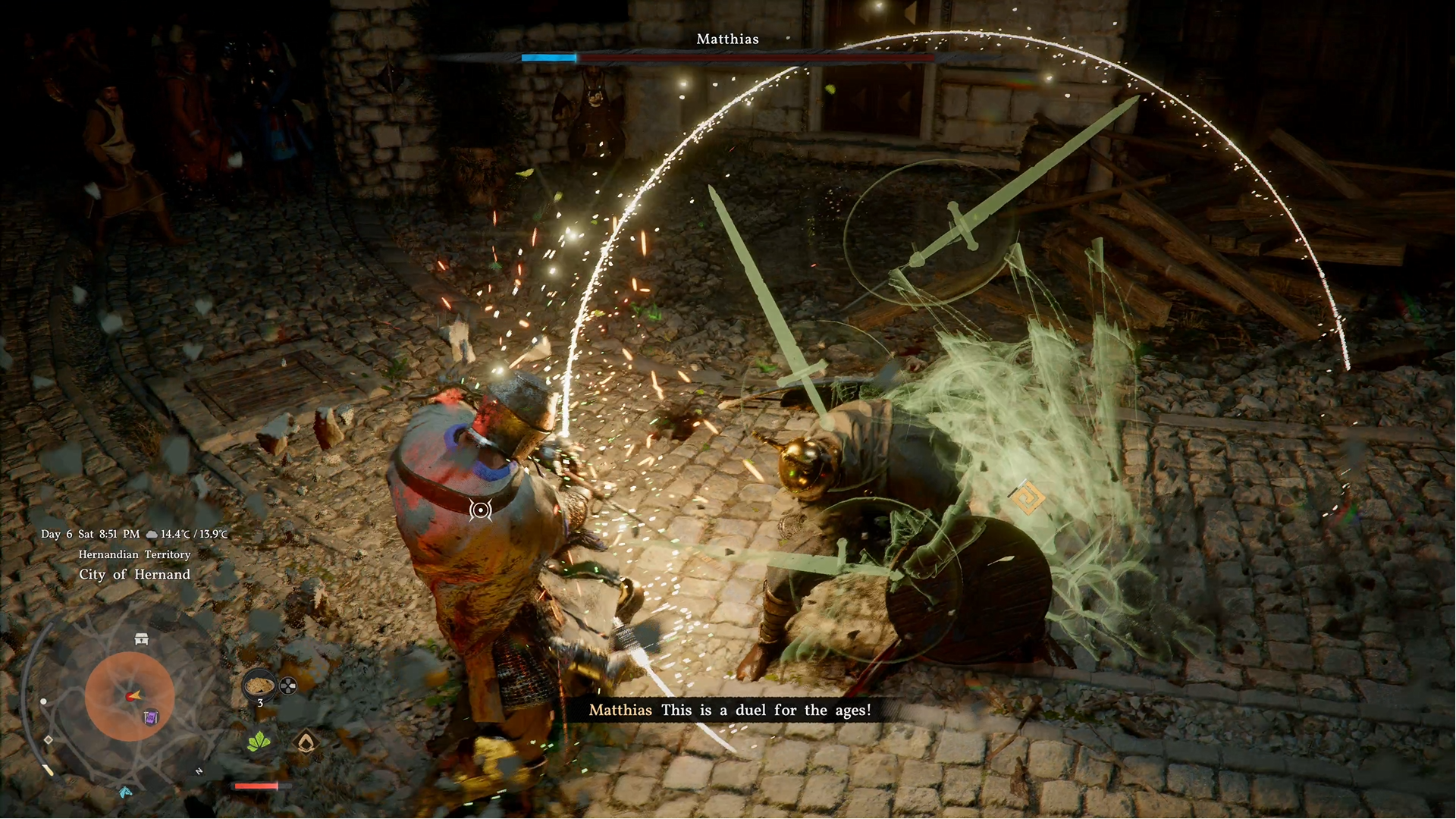The width and height of the screenshot is (1456, 819).
Task: Select the Matthias name label above the health bar
Action: click(727, 39)
